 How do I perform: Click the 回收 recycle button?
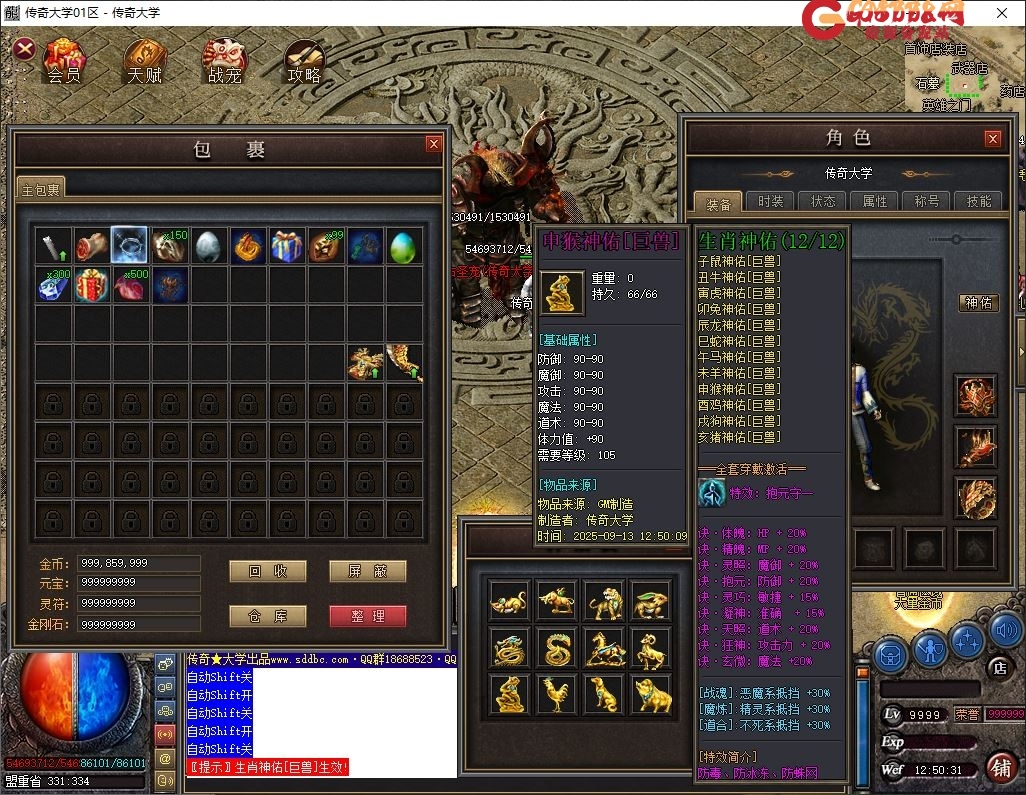click(267, 571)
